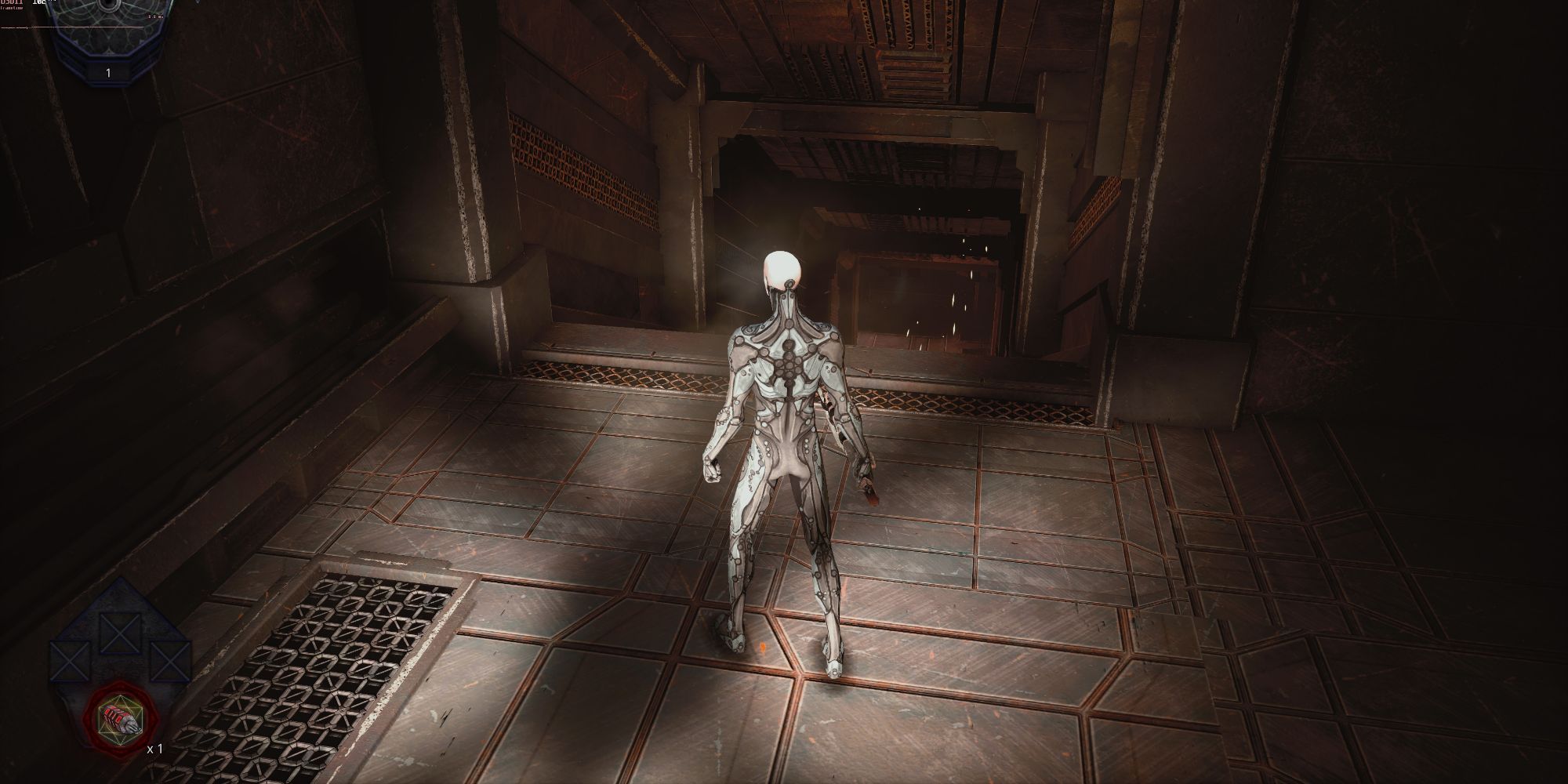The image size is (1568, 784).
Task: Click the red octagonal ring around the grenade
Action: 92,718
